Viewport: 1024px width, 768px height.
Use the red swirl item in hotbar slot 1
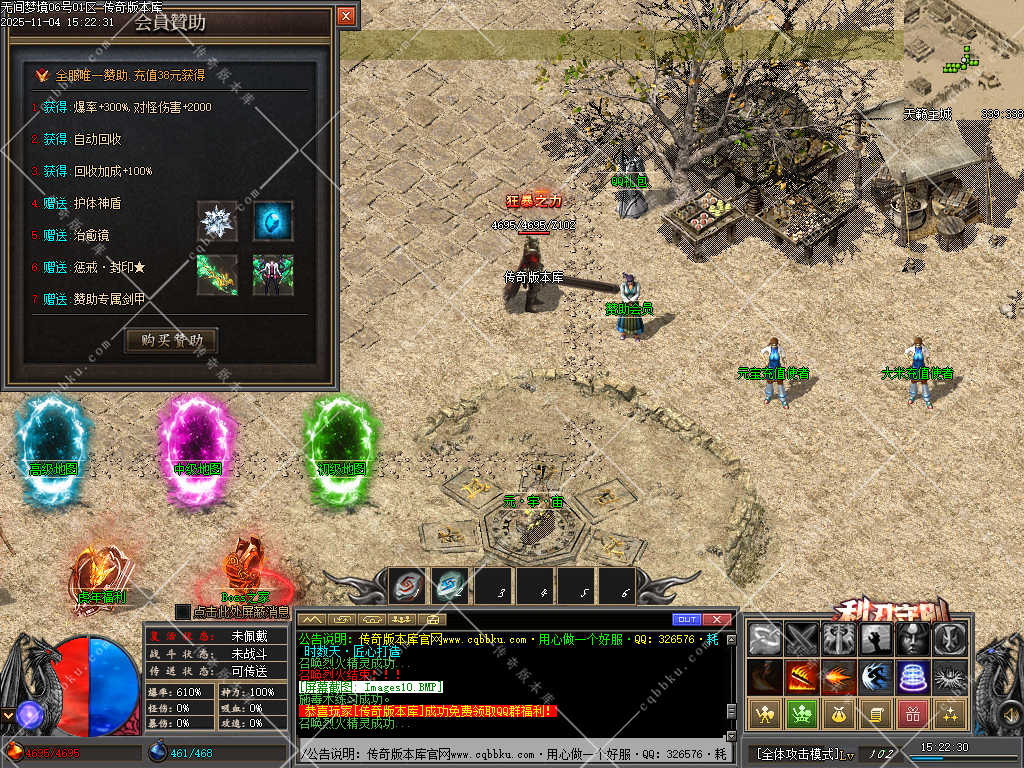click(408, 586)
